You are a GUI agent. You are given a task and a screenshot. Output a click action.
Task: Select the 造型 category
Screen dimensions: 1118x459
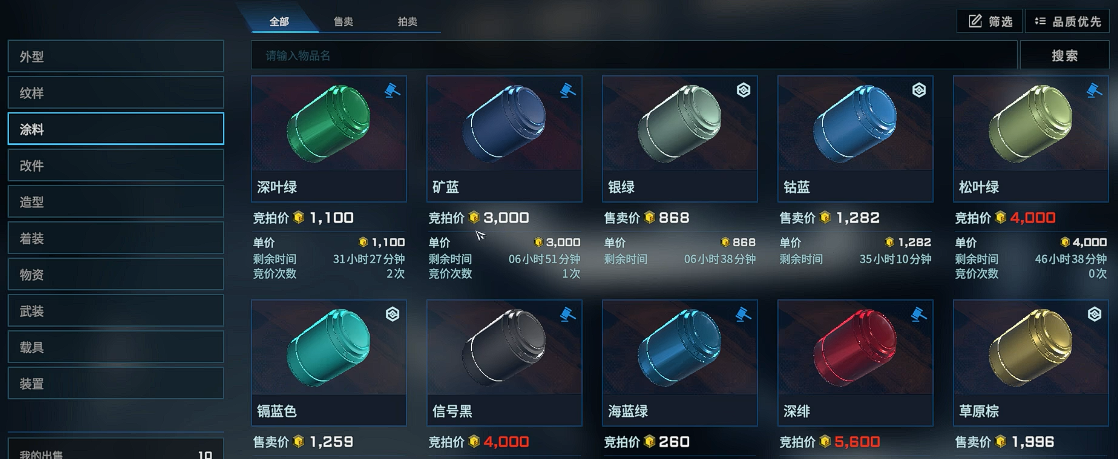pos(116,202)
